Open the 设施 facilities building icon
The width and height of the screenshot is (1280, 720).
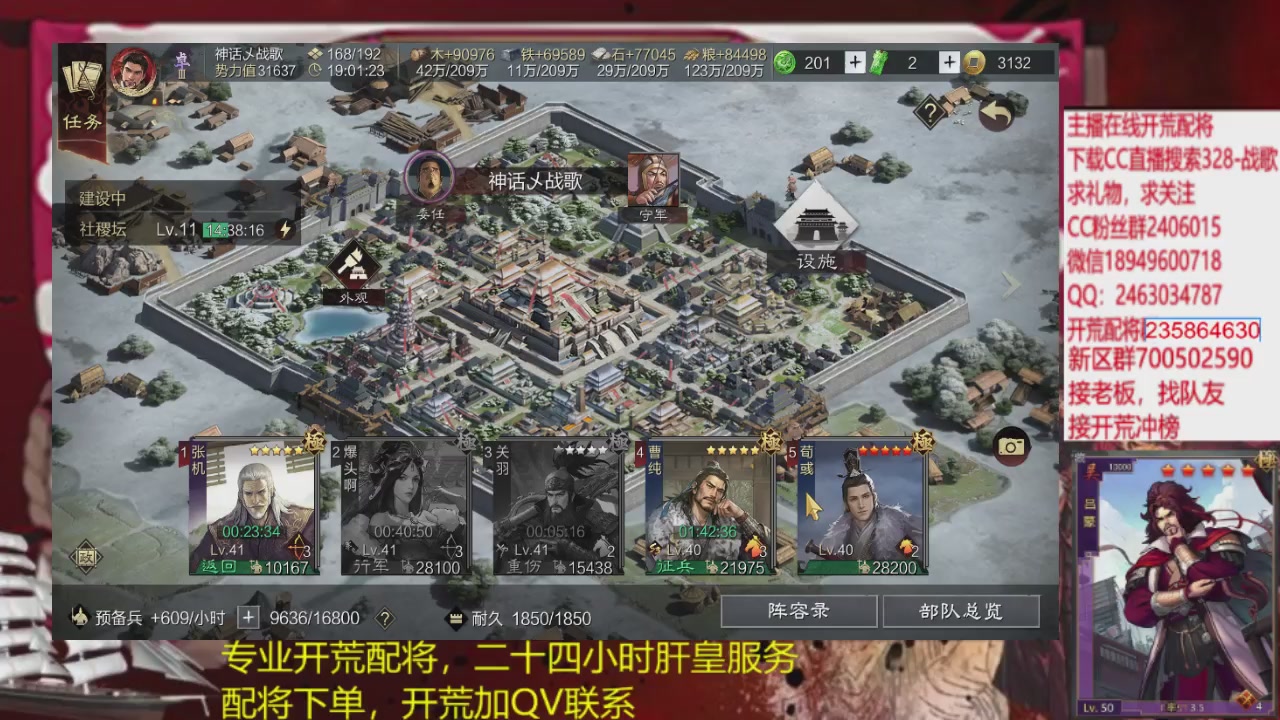(815, 225)
